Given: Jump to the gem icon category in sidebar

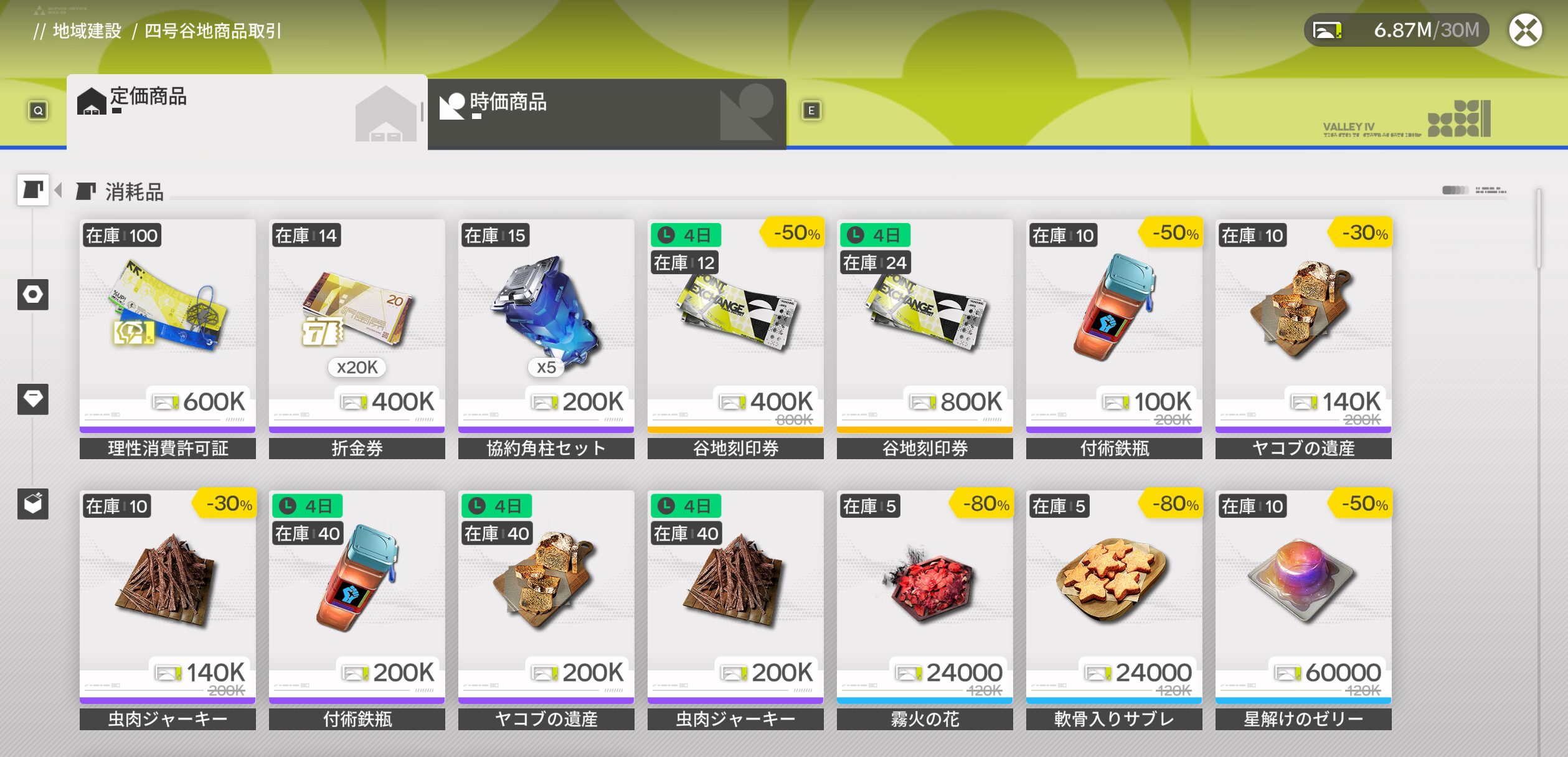Looking at the screenshot, I should 33,399.
